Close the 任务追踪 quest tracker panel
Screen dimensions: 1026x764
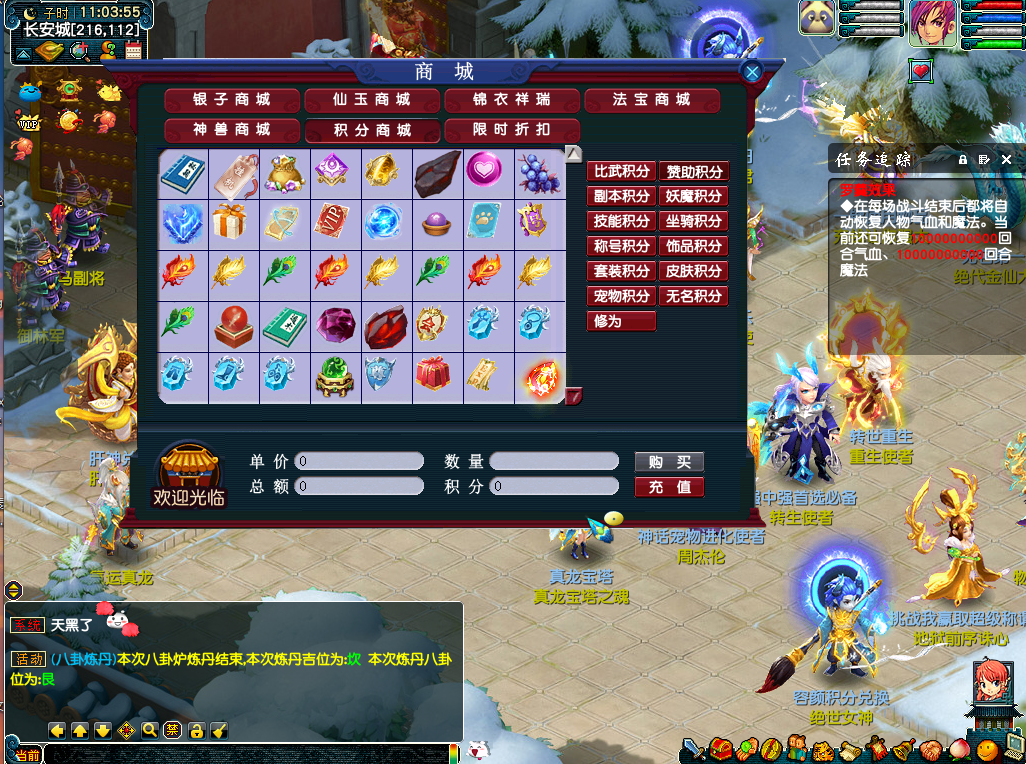tap(1006, 159)
